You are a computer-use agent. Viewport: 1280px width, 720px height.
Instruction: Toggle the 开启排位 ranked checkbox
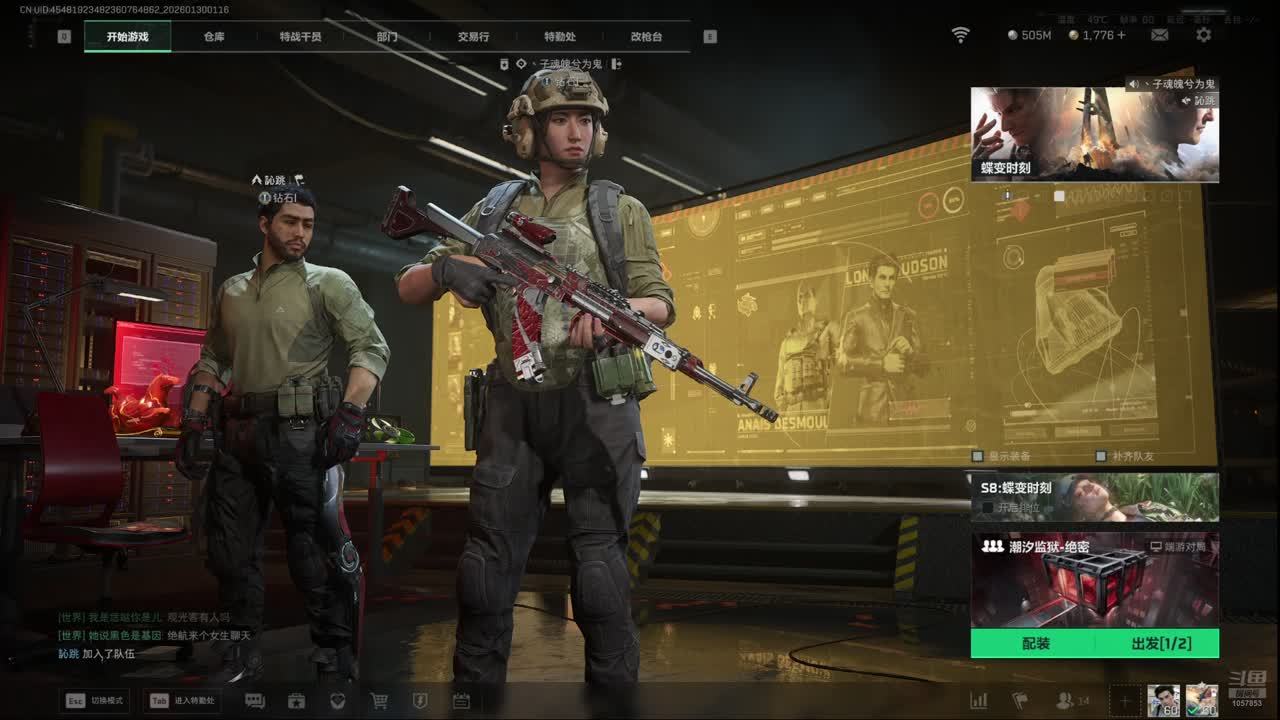click(988, 508)
